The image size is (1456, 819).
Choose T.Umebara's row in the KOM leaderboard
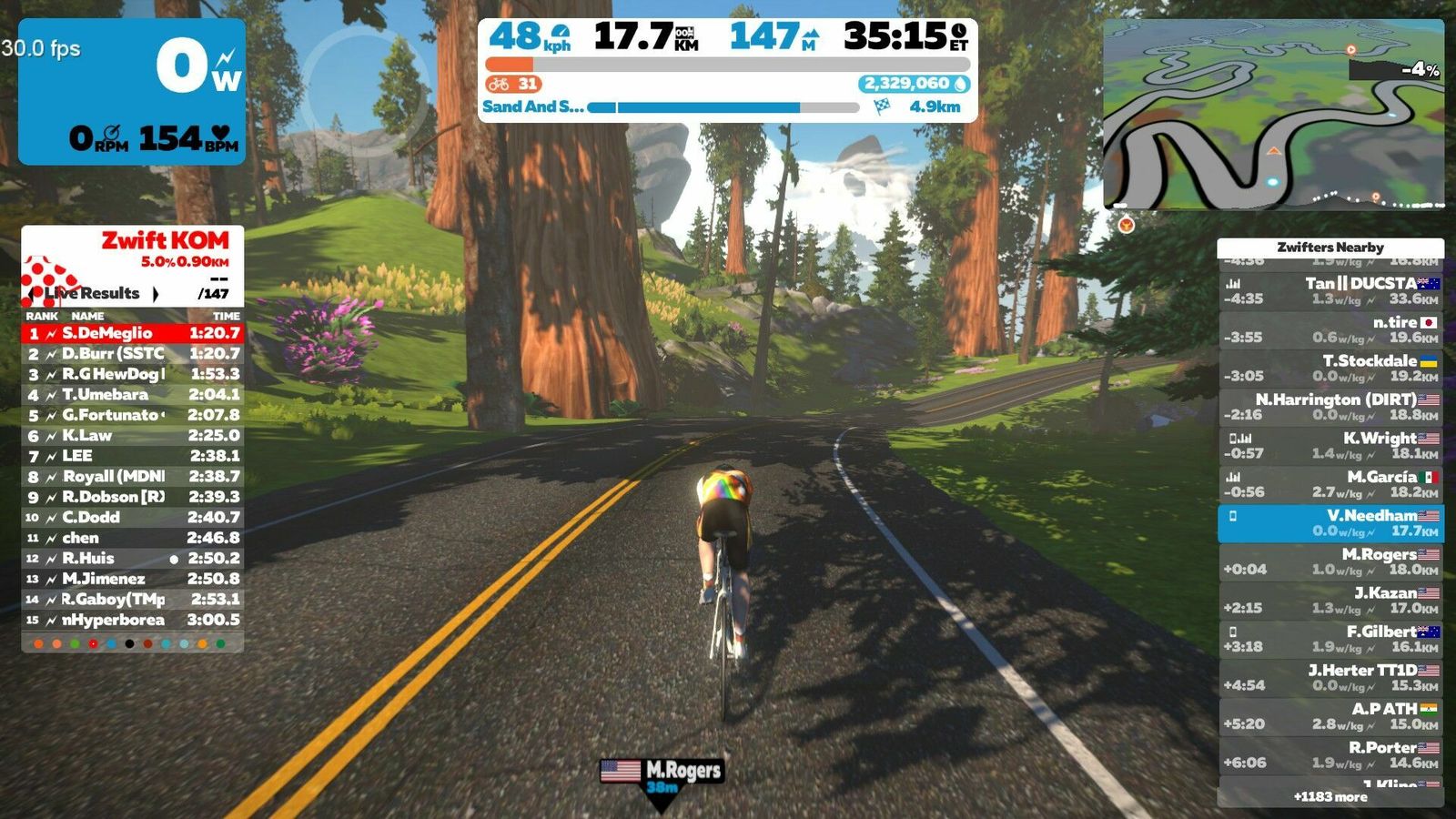tap(133, 394)
